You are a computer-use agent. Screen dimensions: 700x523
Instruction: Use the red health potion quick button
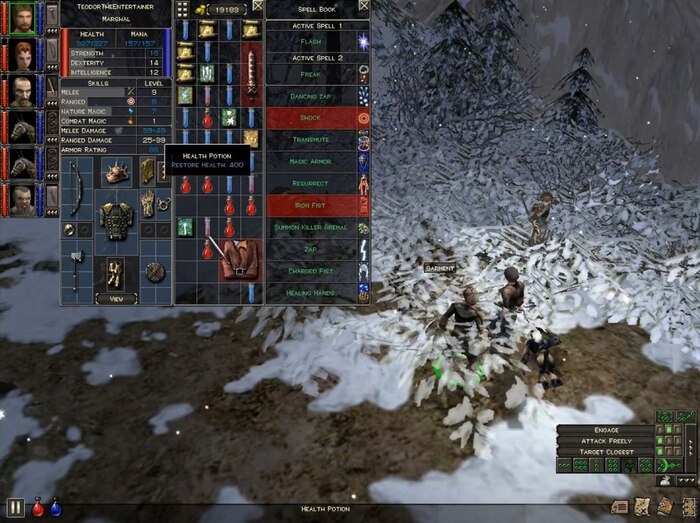pyautogui.click(x=38, y=508)
